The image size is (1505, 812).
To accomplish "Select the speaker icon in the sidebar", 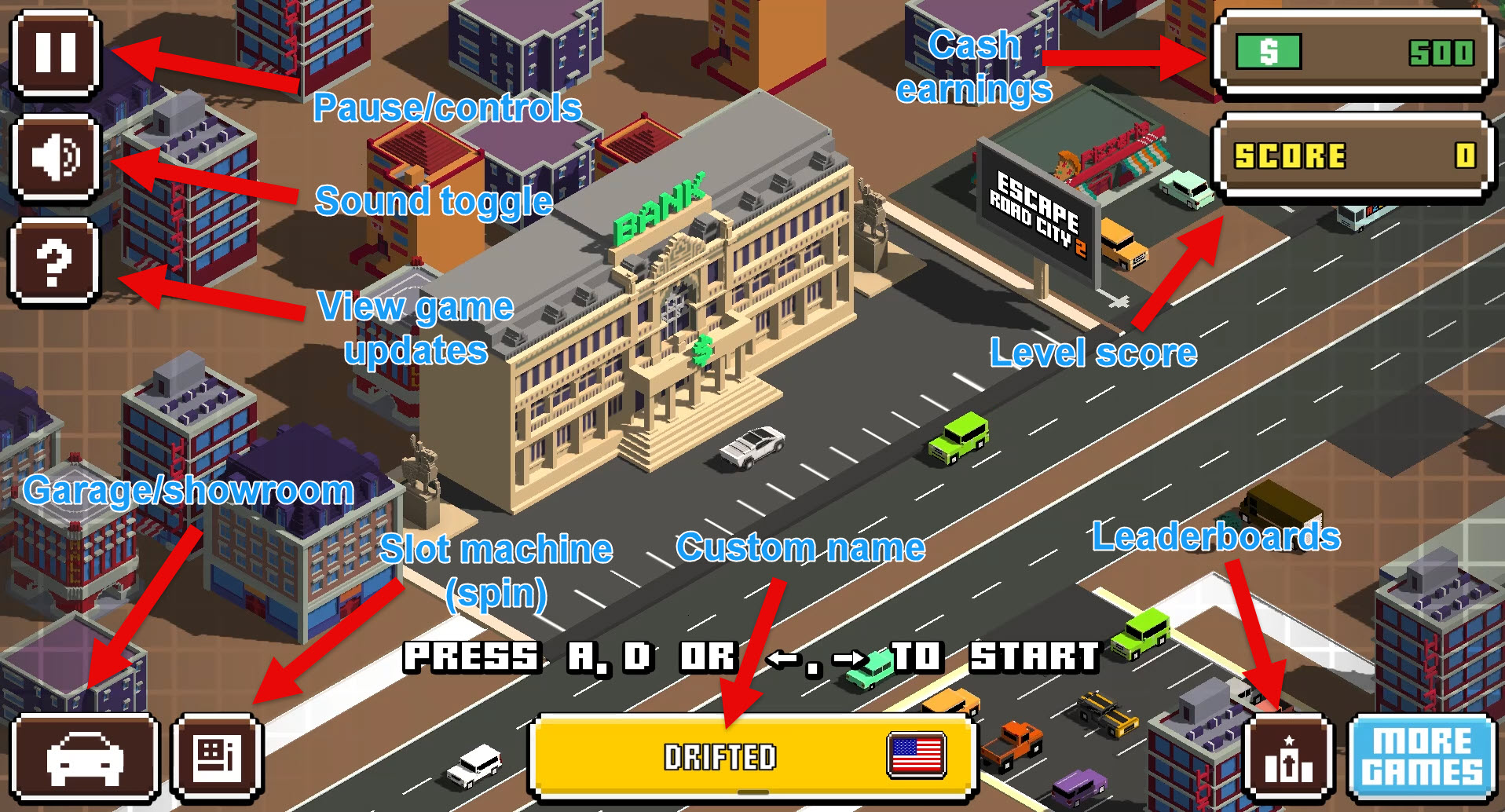I will 53,157.
